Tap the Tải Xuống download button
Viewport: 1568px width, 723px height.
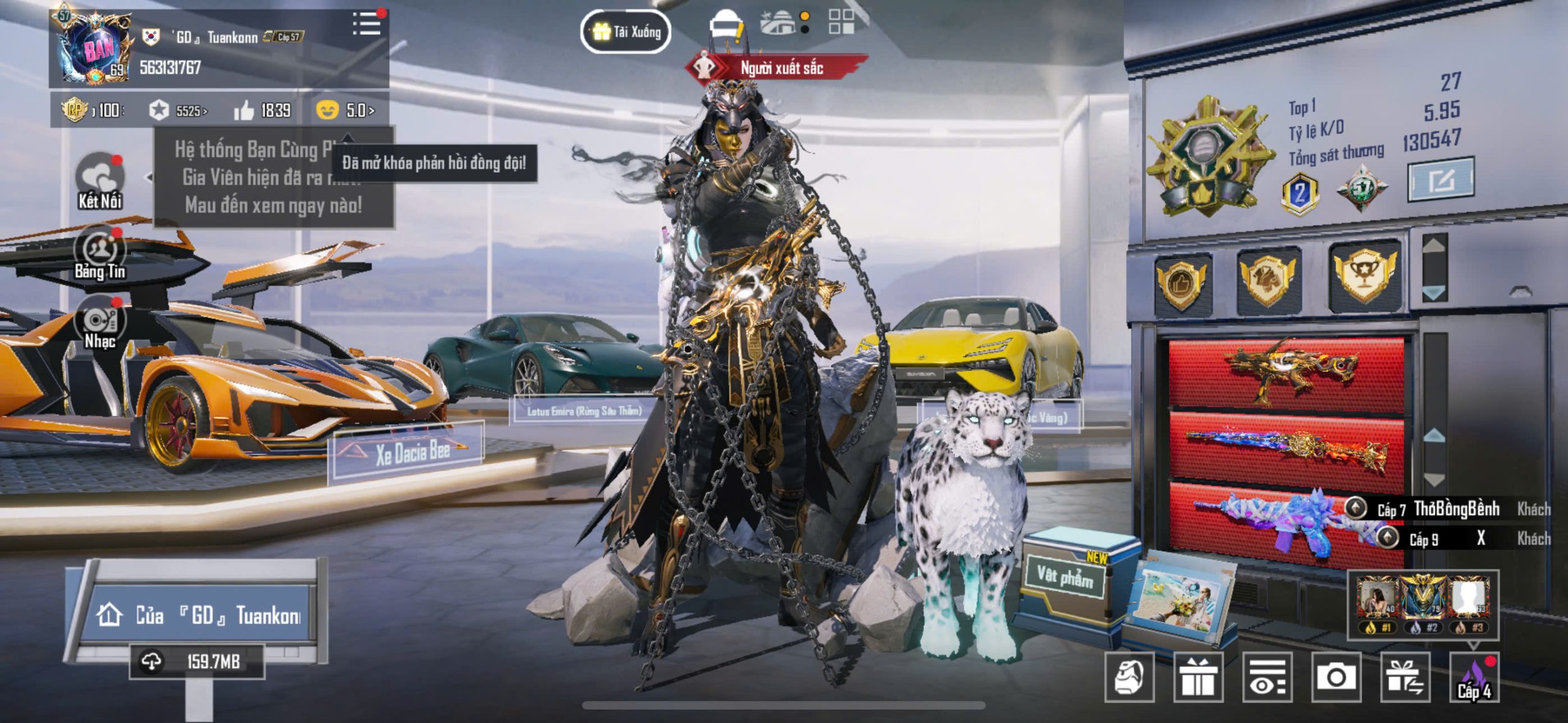tap(625, 32)
